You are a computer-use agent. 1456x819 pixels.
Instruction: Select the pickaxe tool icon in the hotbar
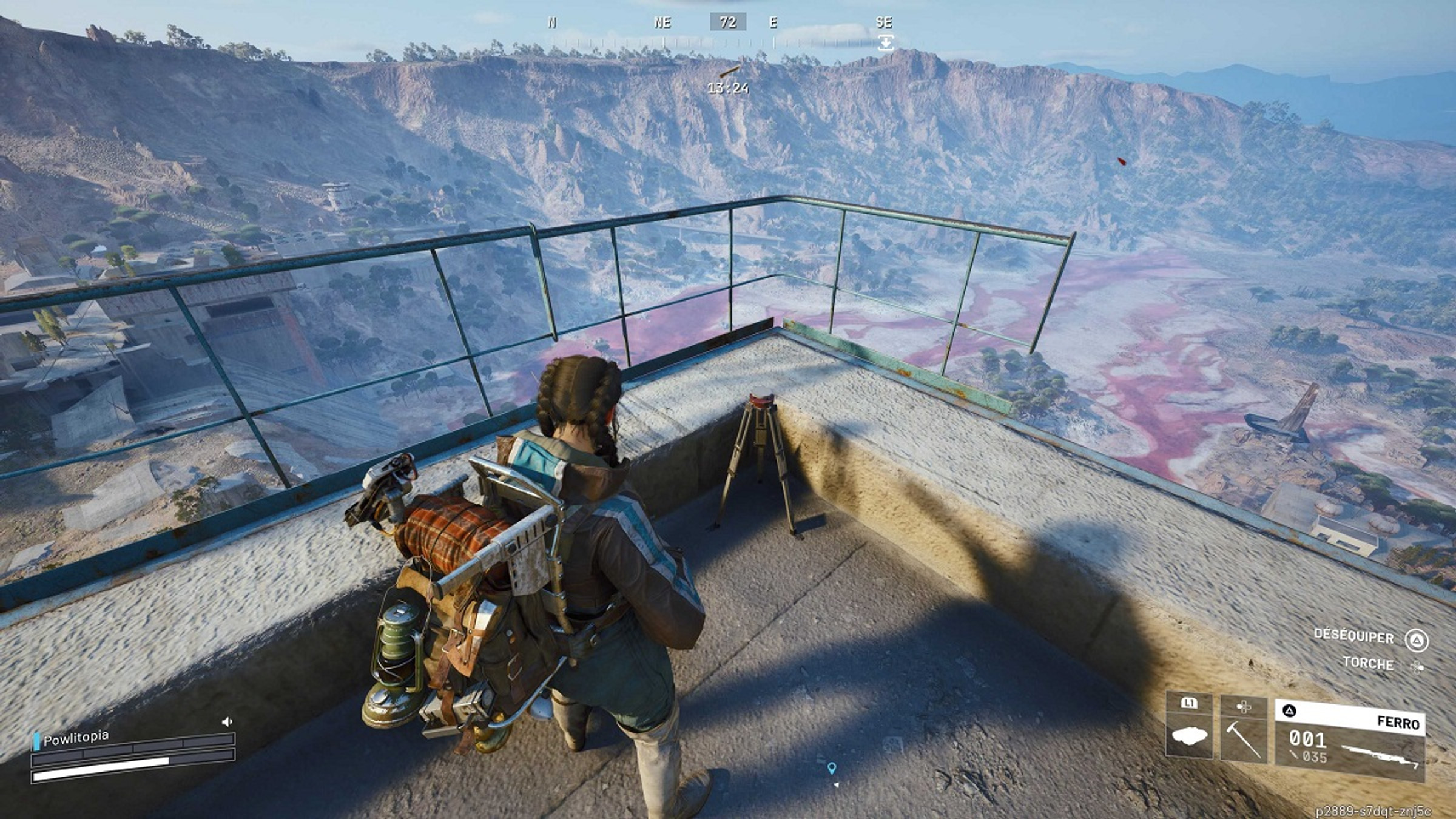(x=1244, y=741)
